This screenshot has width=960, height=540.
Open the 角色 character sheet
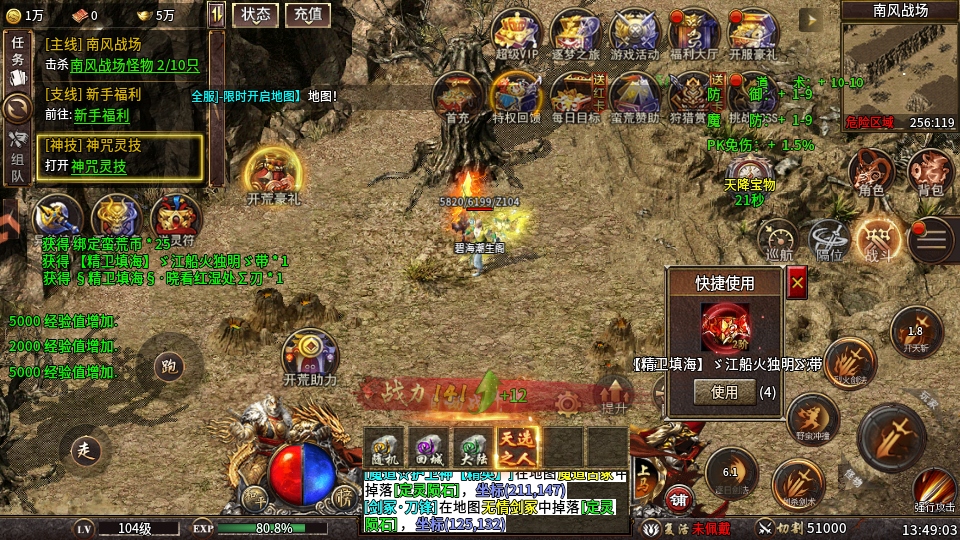click(x=871, y=172)
